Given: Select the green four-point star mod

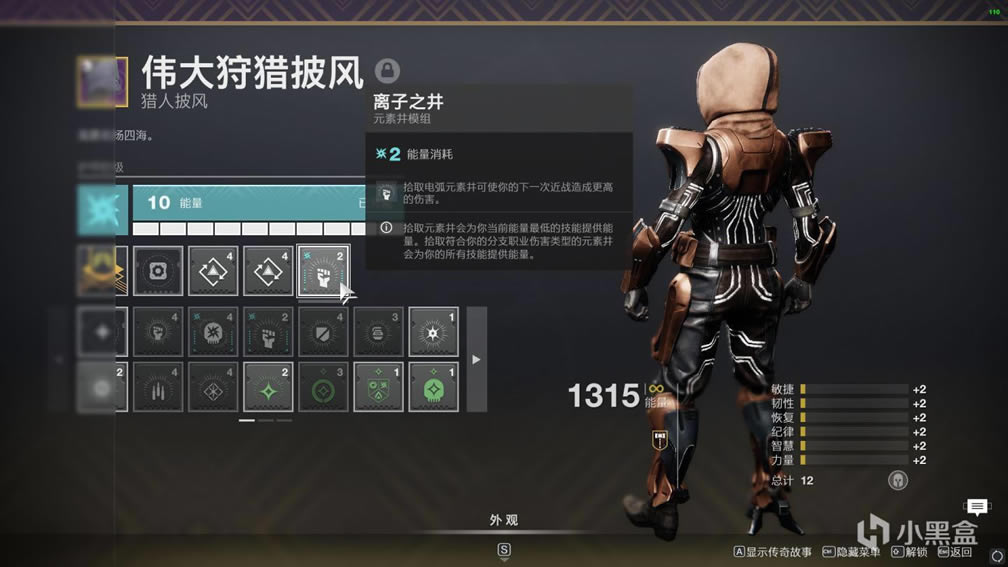Looking at the screenshot, I should coord(268,387).
